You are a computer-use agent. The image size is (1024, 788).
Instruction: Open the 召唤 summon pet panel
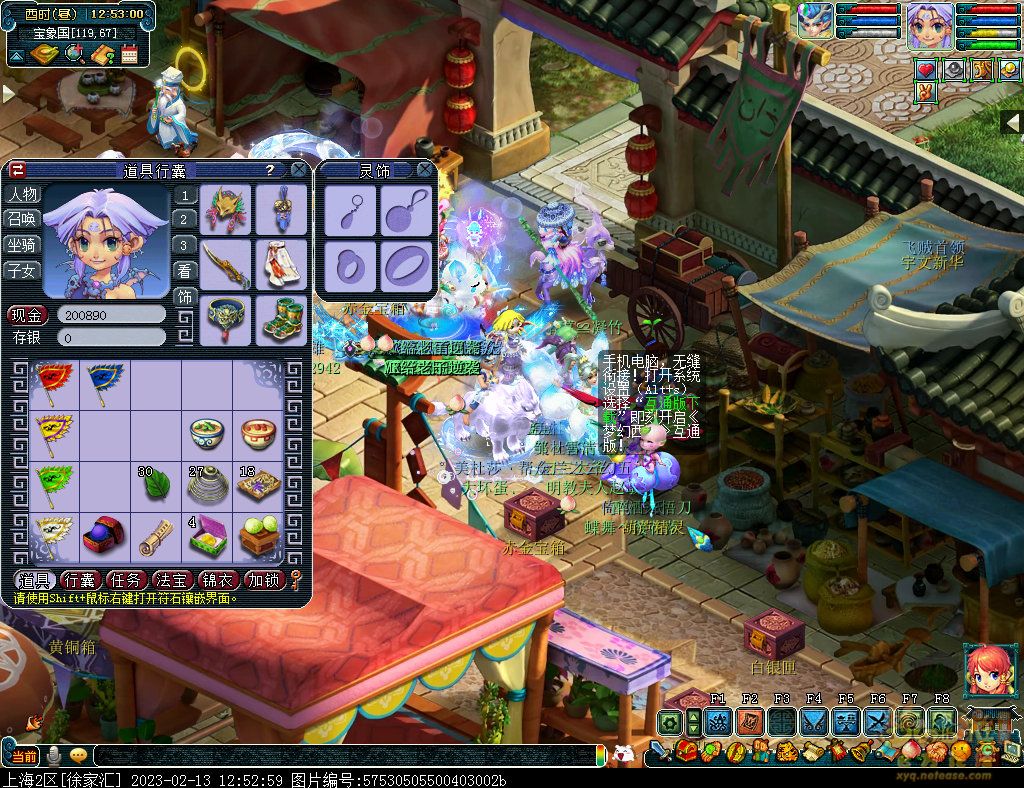23,219
